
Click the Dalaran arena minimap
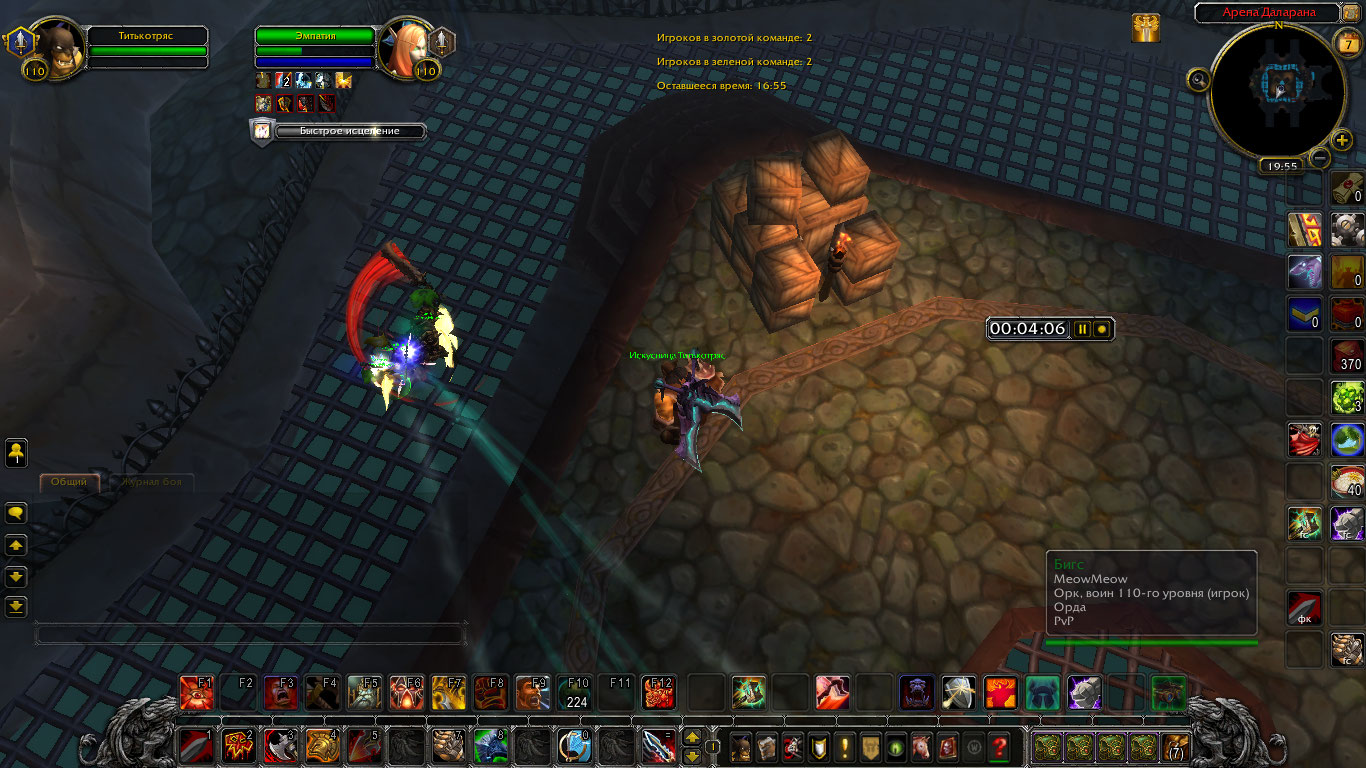coord(1277,90)
